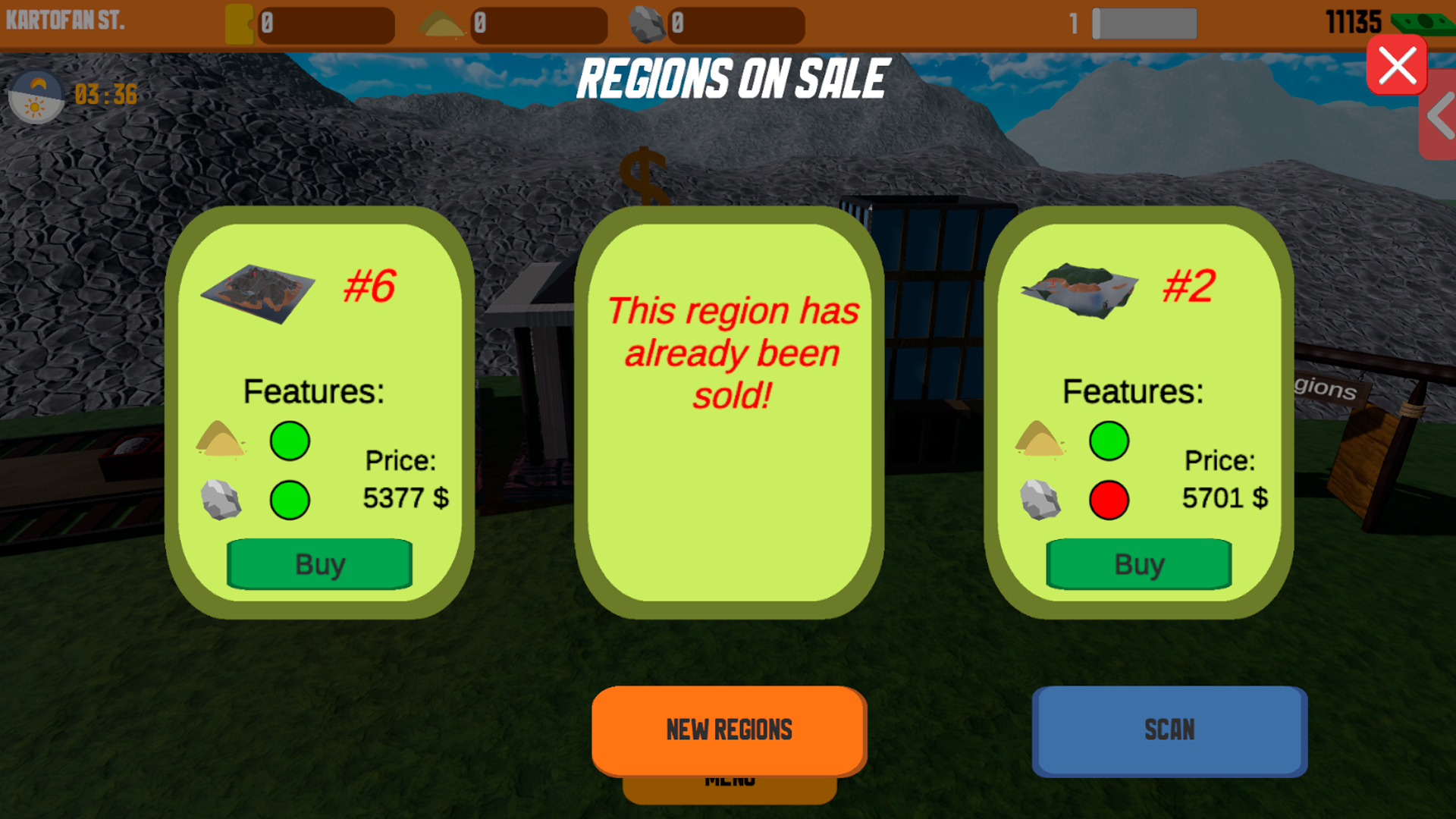Click the stone resource counter icon

tap(650, 23)
